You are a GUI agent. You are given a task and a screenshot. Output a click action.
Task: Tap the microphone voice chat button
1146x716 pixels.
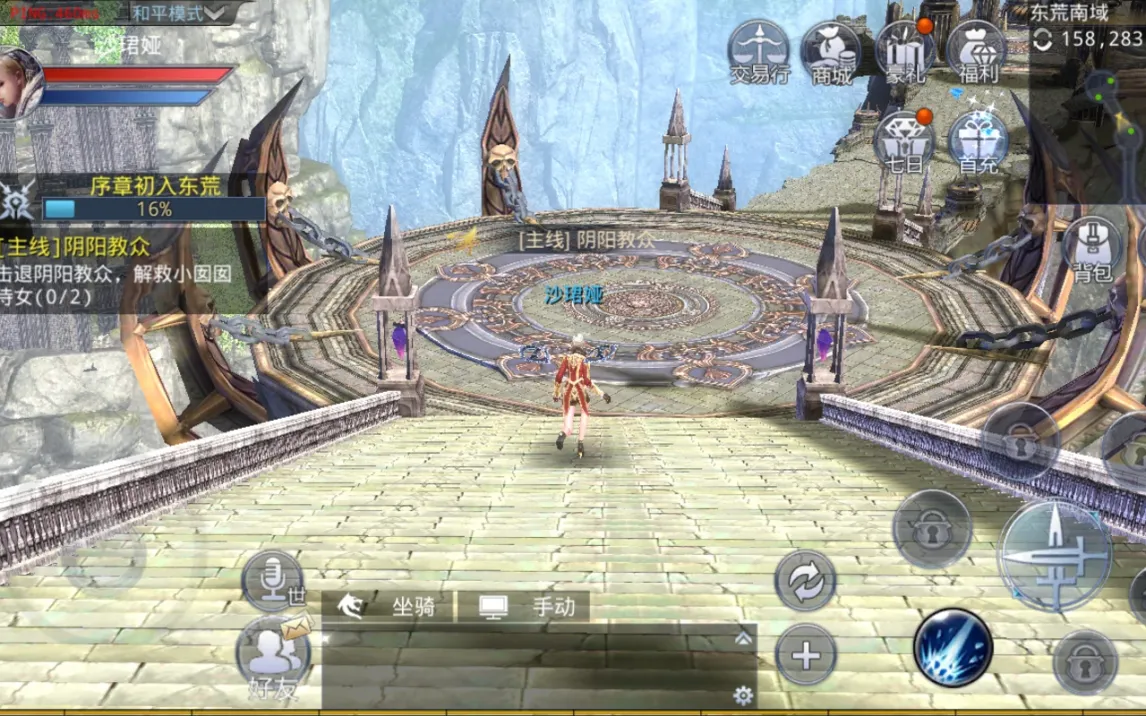coord(271,578)
